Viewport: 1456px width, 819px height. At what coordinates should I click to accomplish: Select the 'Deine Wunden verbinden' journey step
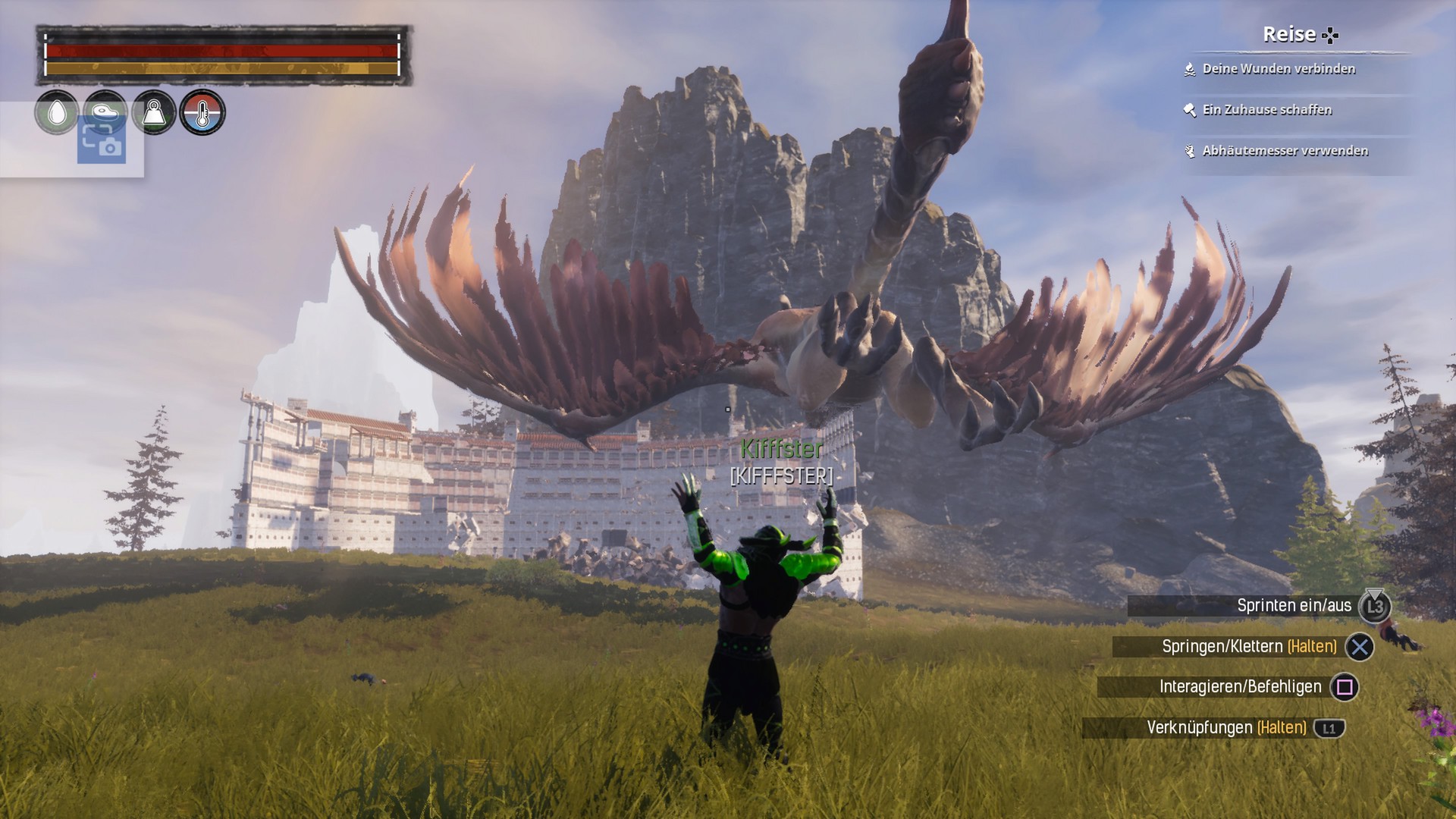(1279, 69)
